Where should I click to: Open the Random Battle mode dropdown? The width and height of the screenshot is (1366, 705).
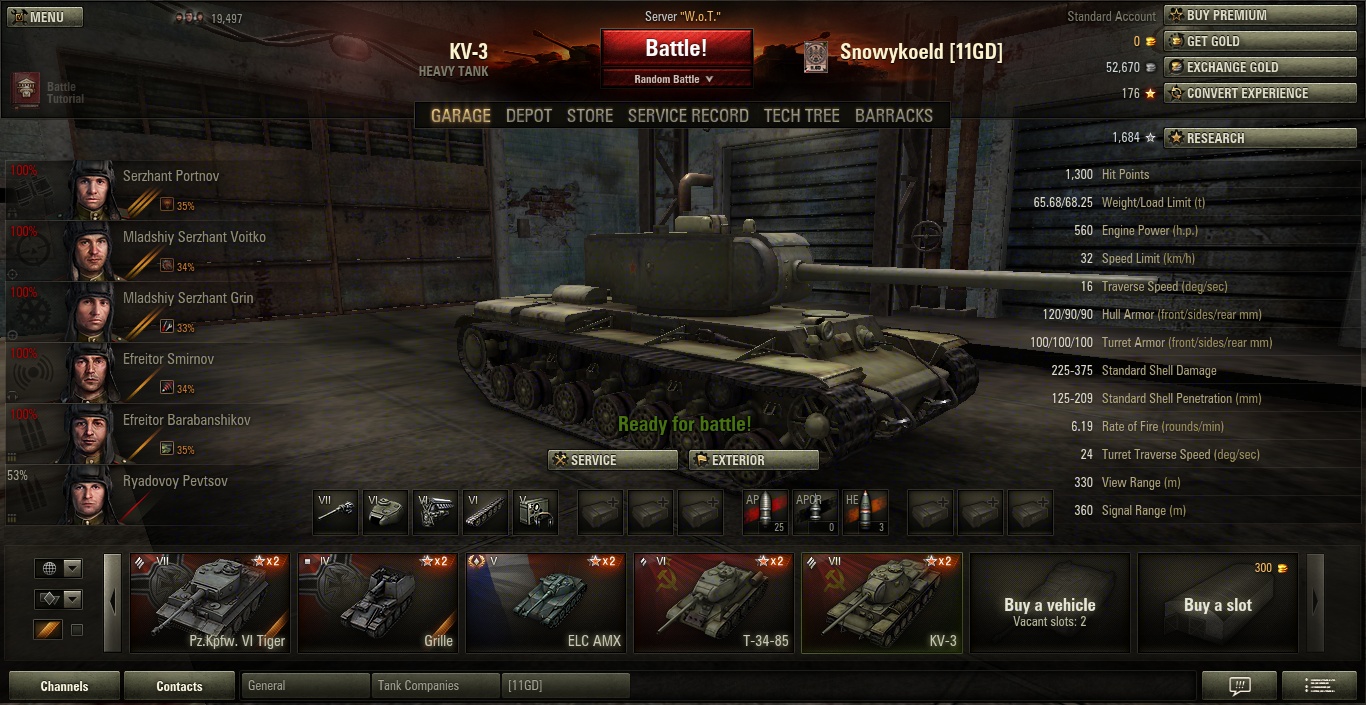(676, 79)
